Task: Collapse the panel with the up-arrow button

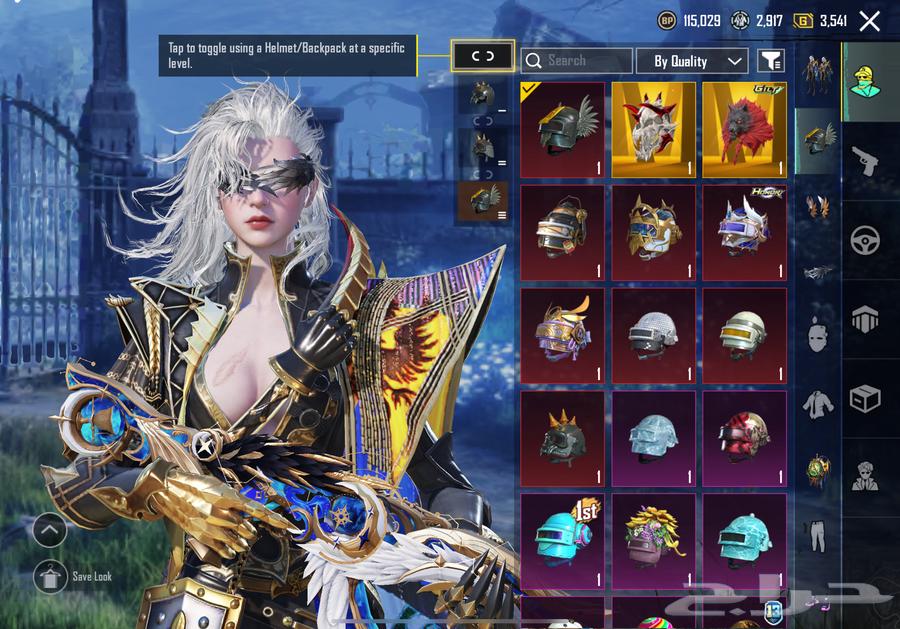Action: tap(50, 530)
